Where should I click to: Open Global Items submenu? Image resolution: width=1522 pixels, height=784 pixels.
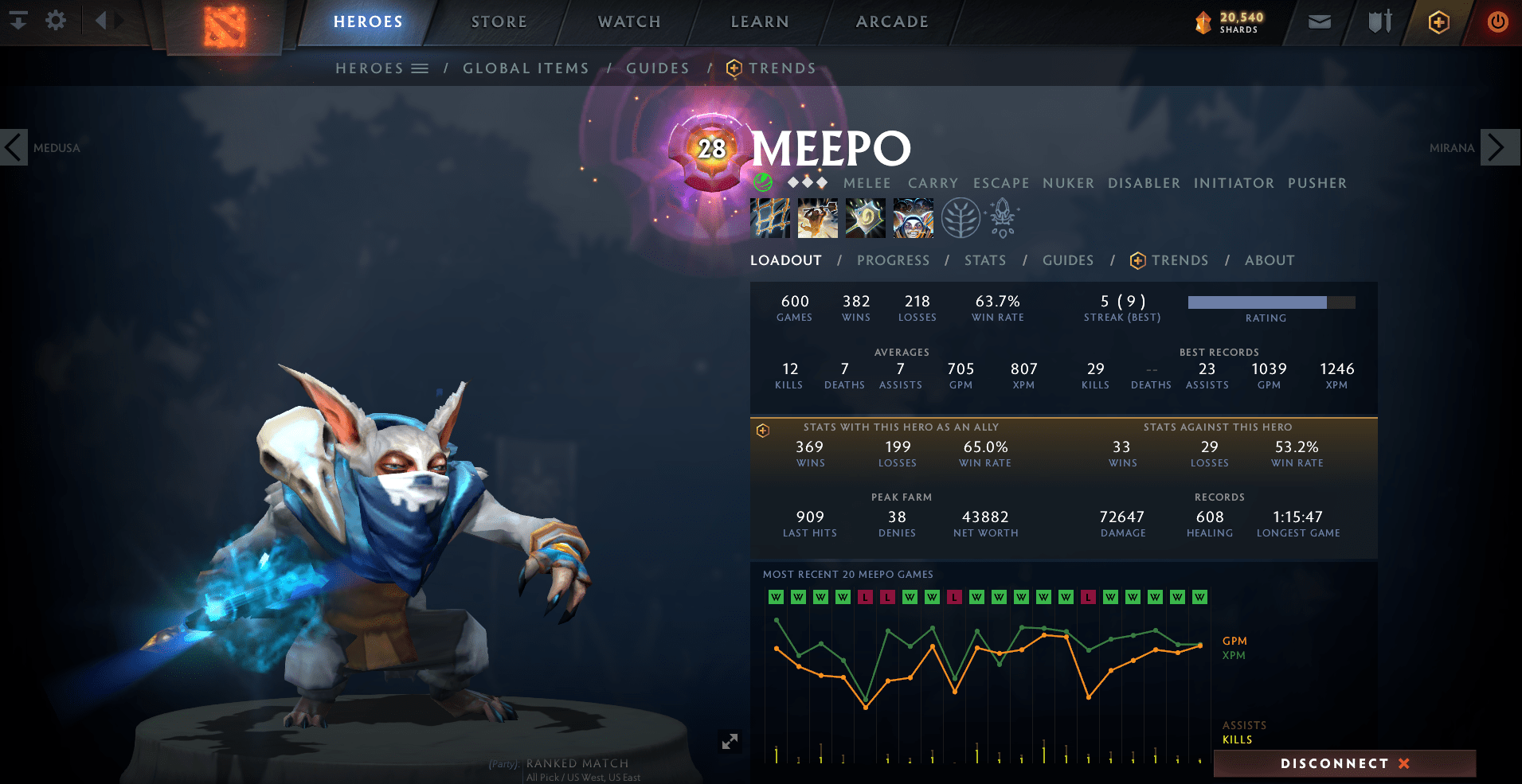(x=526, y=68)
